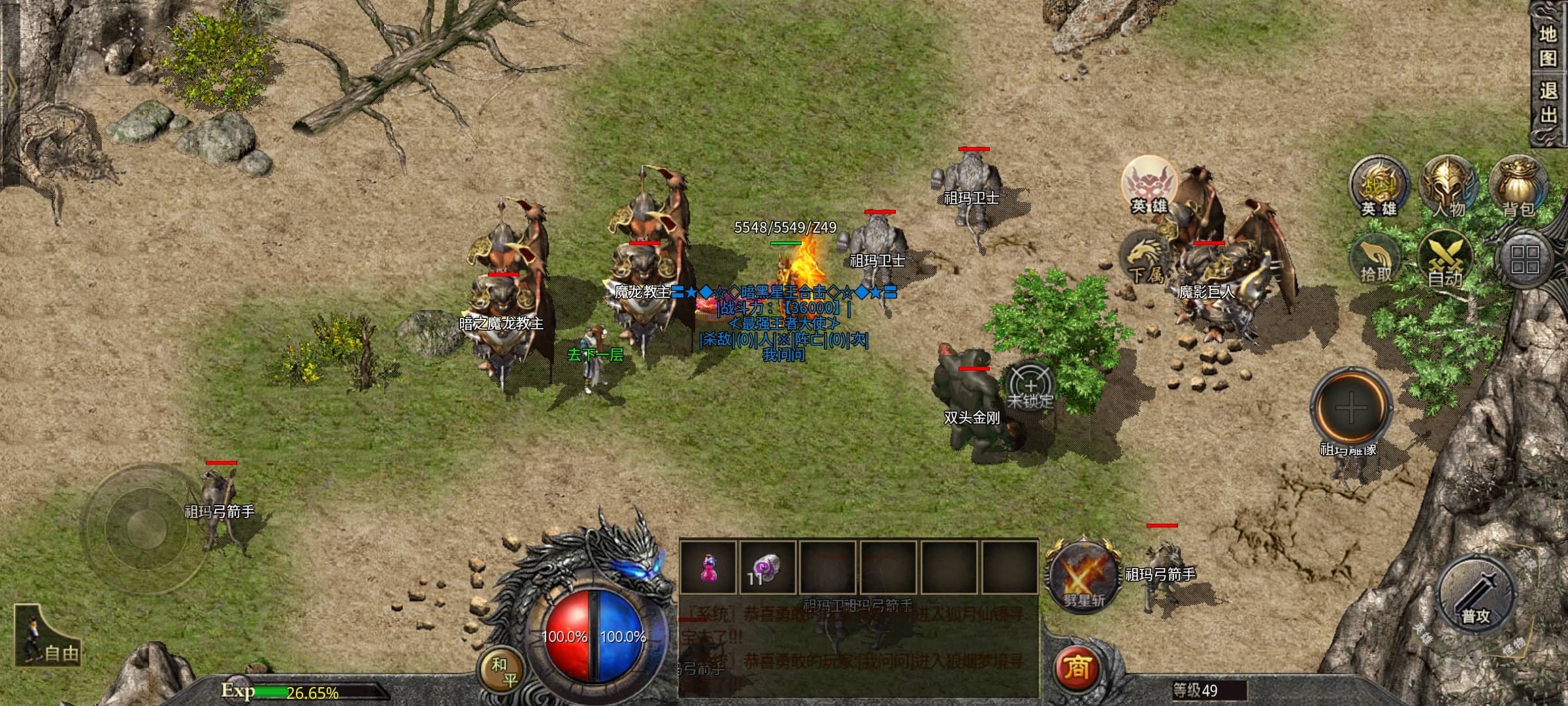Open the 背包 bag inventory

(1517, 187)
